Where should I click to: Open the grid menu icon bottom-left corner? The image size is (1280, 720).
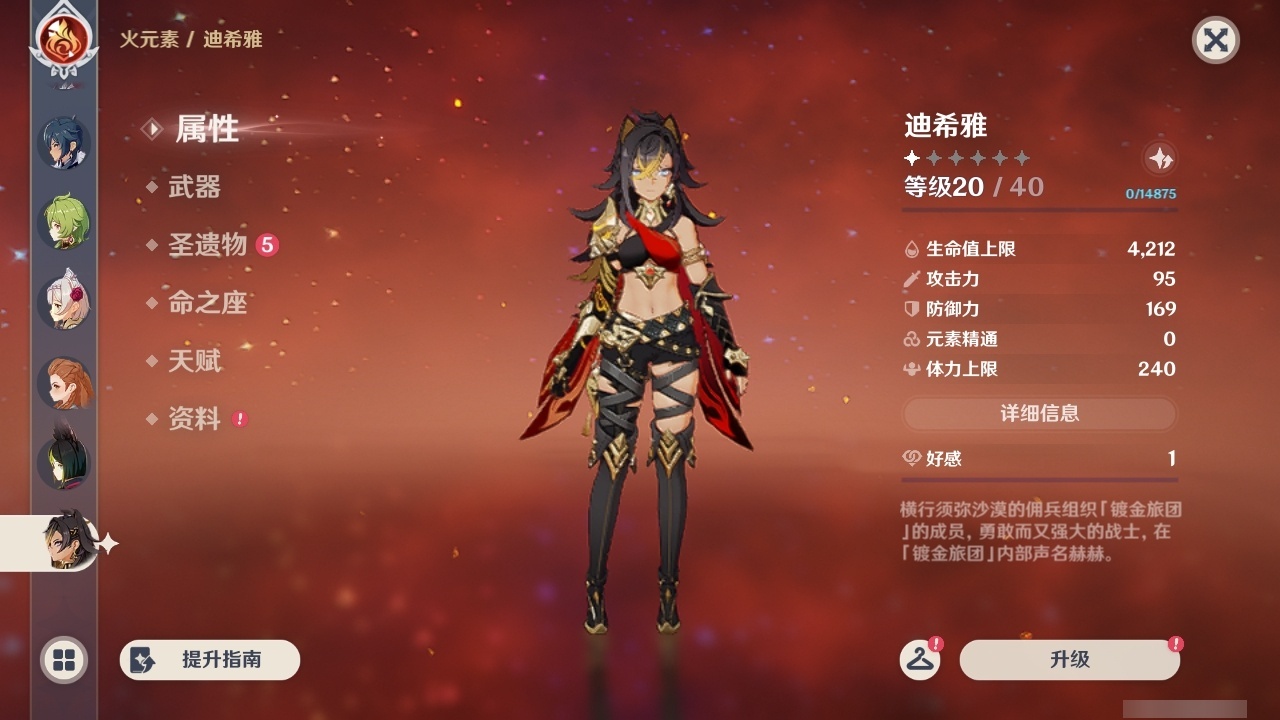pyautogui.click(x=62, y=660)
